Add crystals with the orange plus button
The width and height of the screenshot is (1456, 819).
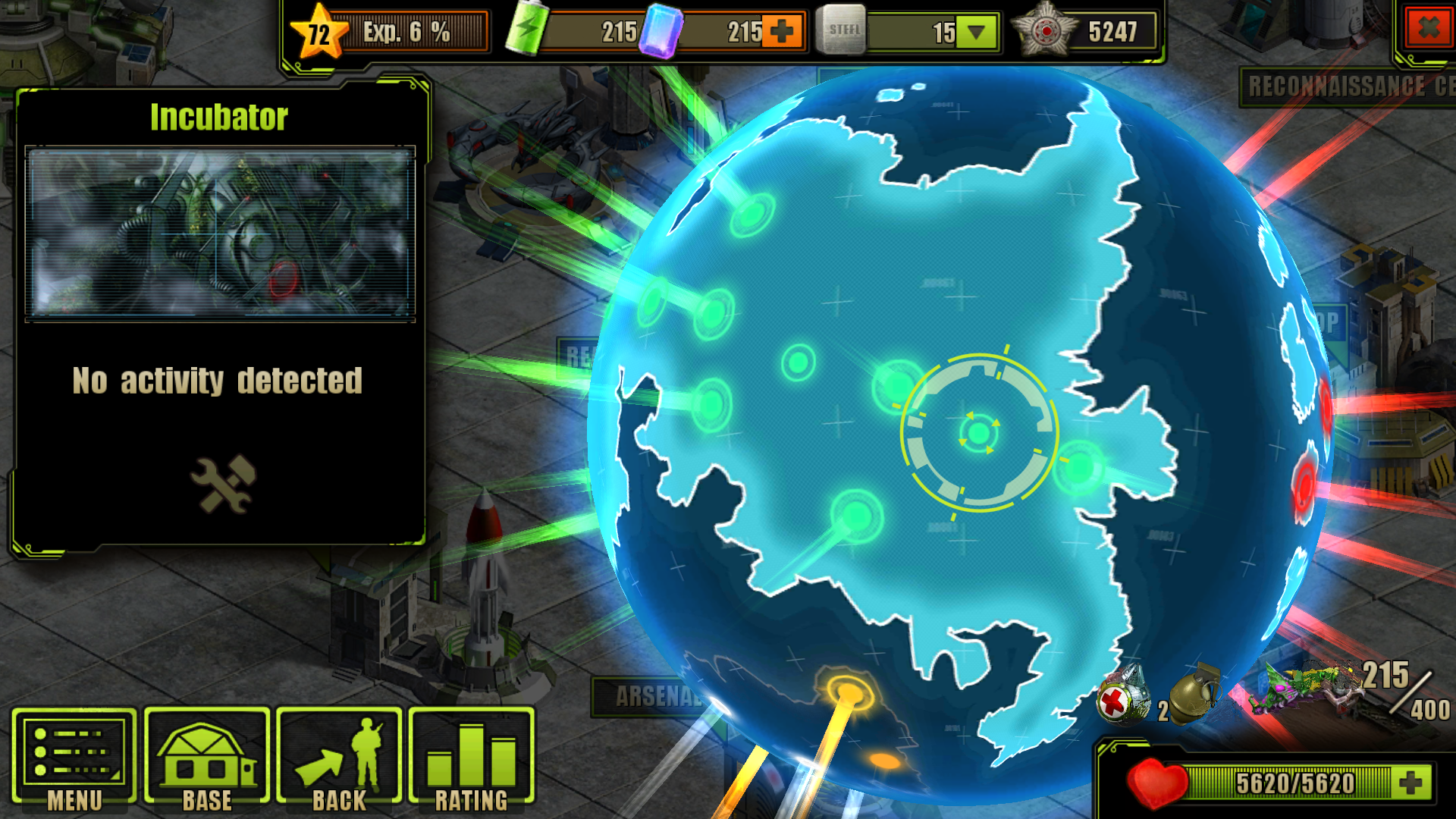click(781, 32)
